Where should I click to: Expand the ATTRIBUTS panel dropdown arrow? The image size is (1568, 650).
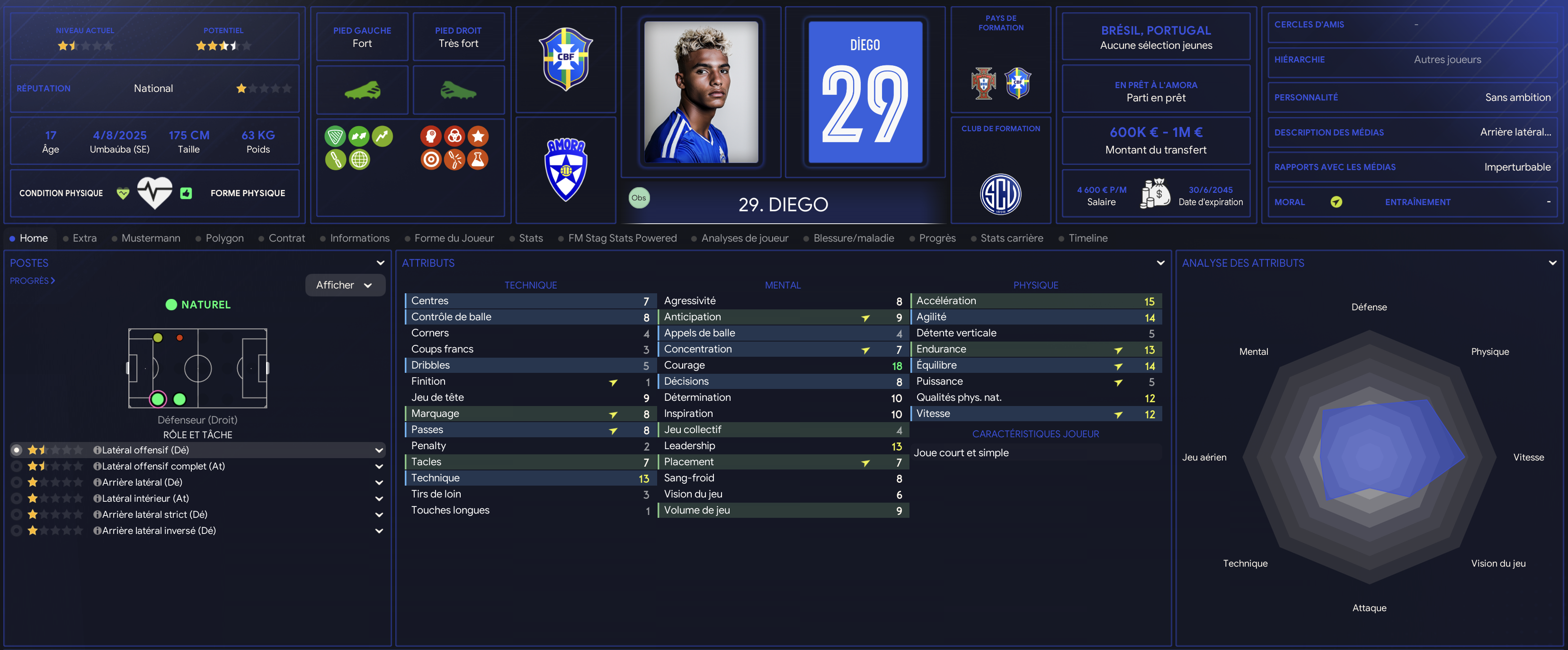click(1160, 263)
